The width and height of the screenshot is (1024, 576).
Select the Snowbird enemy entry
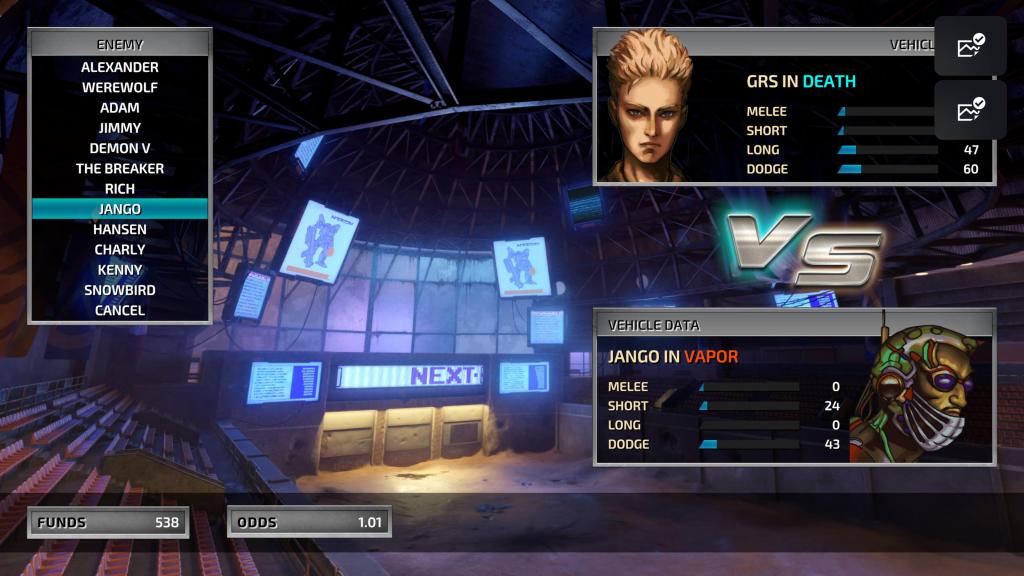pyautogui.click(x=120, y=290)
